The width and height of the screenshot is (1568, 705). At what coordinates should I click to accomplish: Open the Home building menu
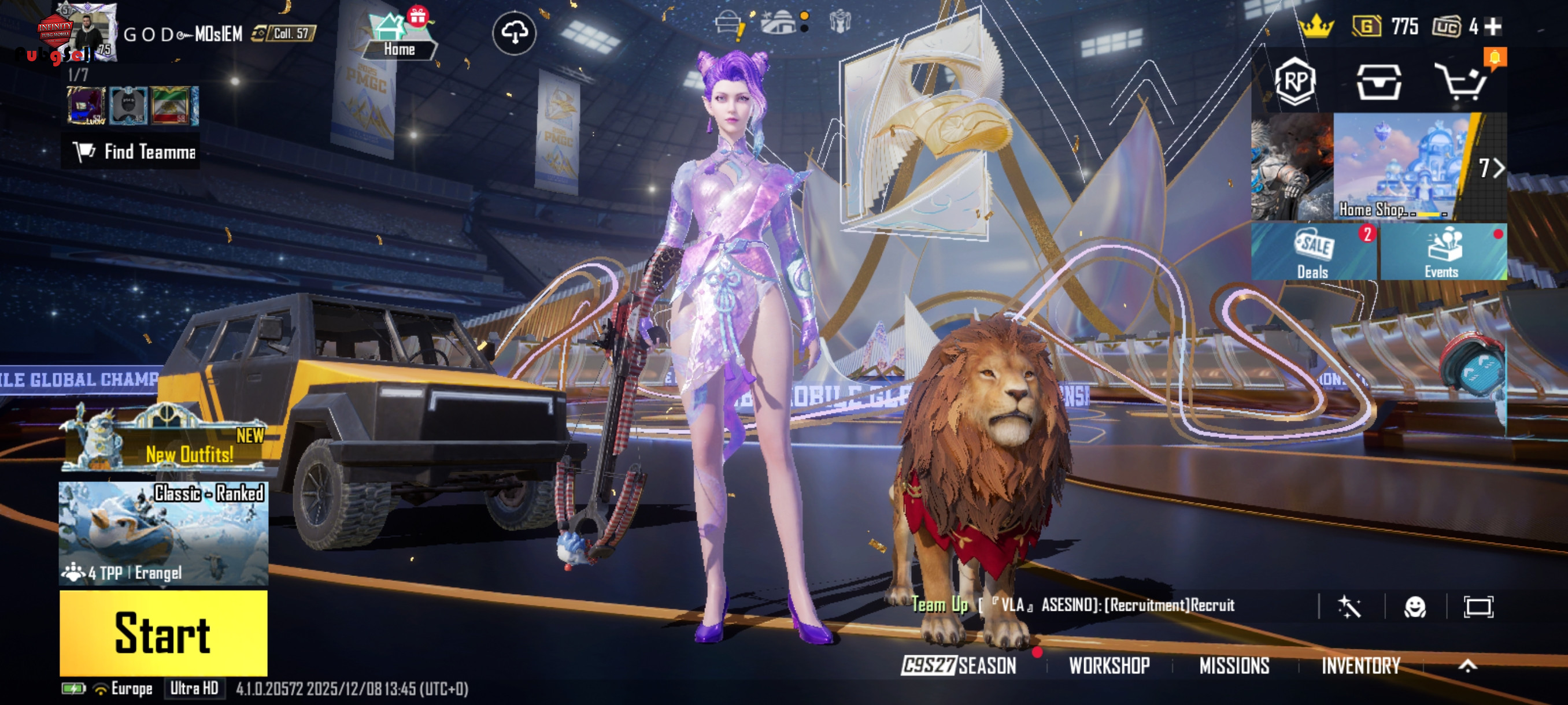coord(398,38)
